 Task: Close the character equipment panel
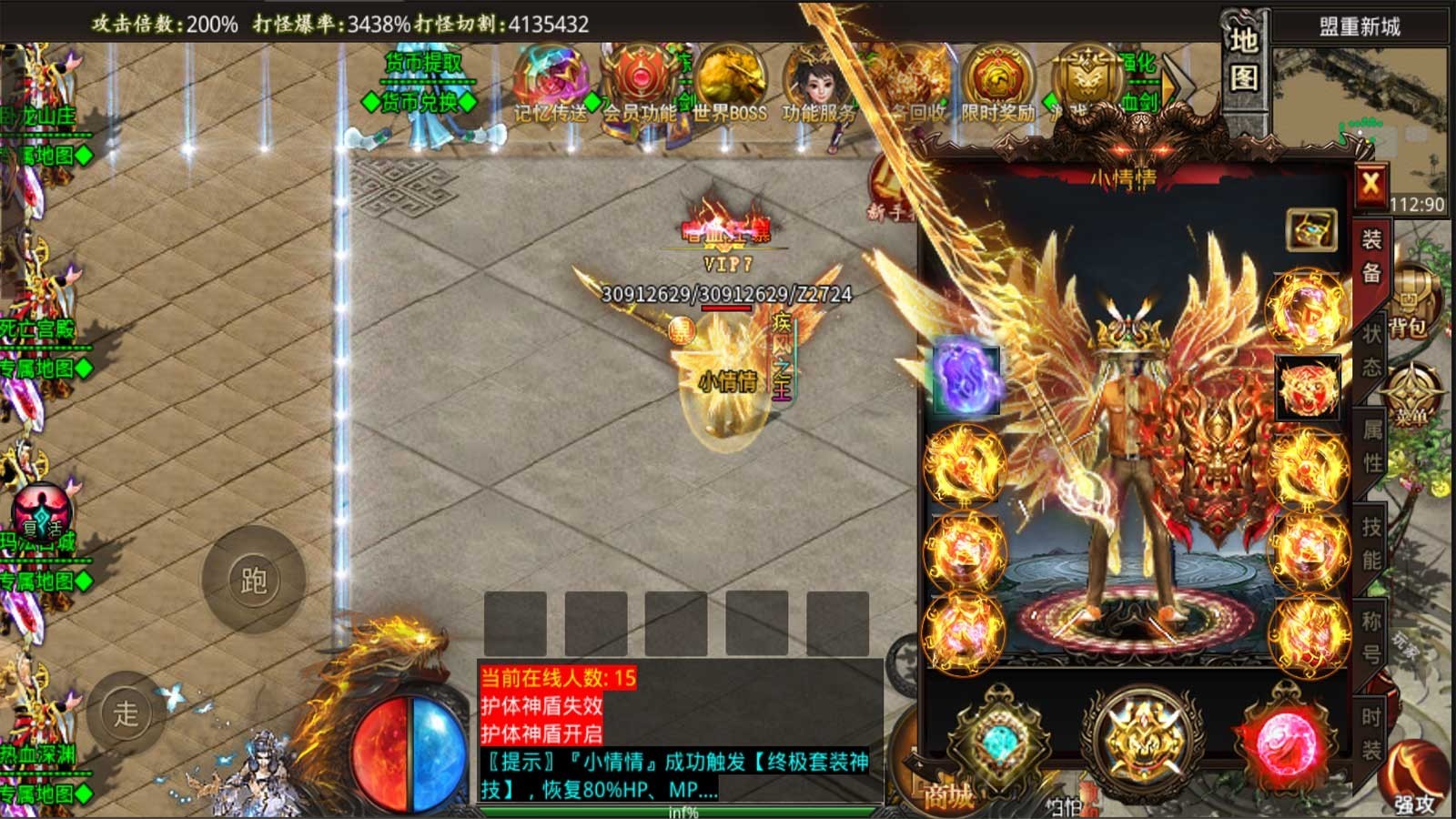[x=1370, y=186]
